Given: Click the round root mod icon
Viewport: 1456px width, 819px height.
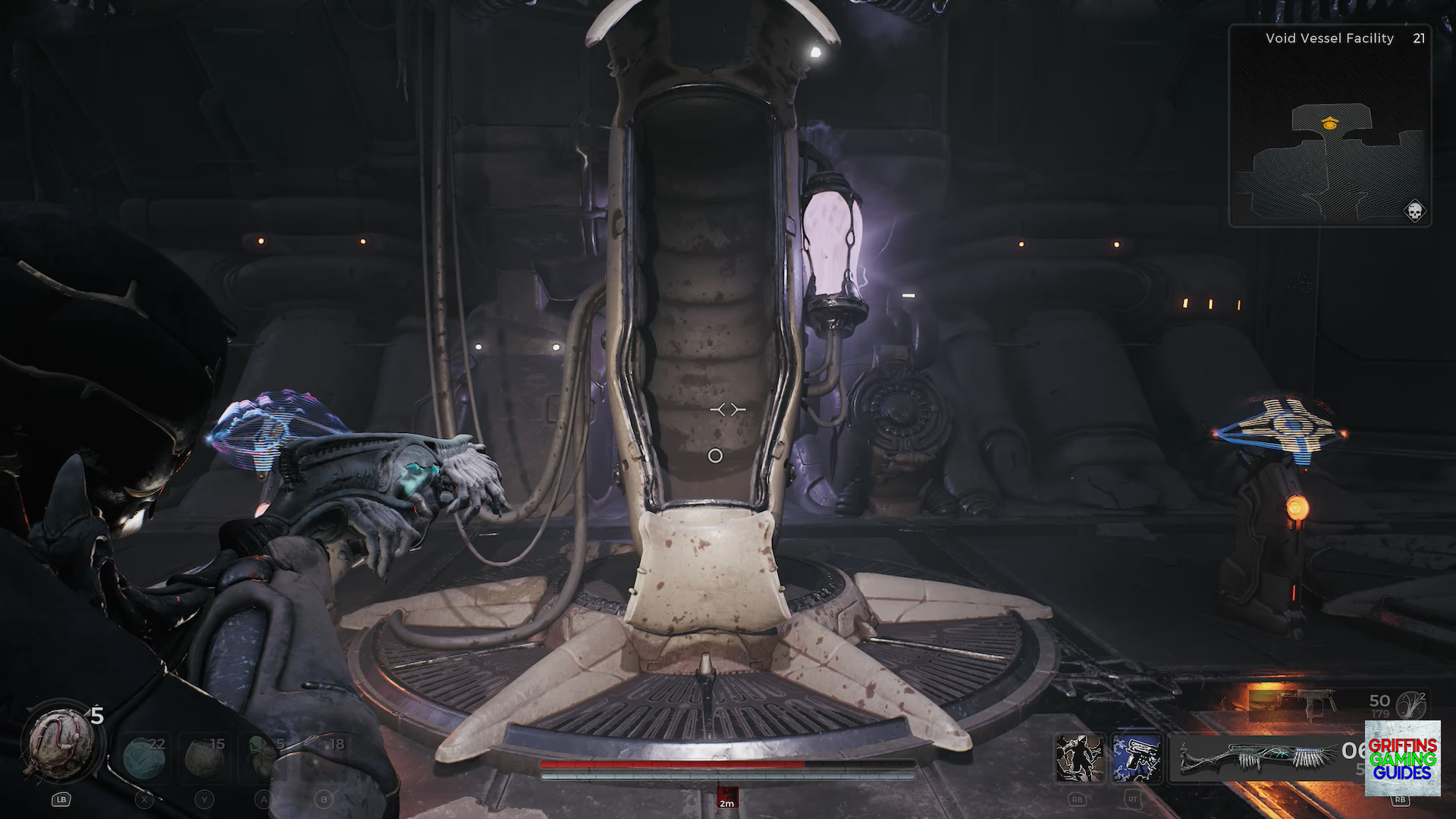Looking at the screenshot, I should click(1411, 705).
